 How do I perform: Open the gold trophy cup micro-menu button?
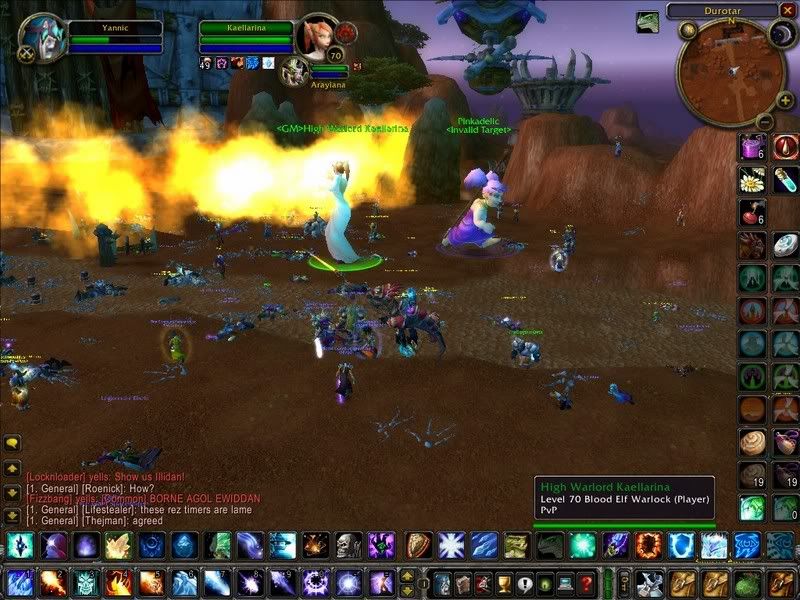504,583
